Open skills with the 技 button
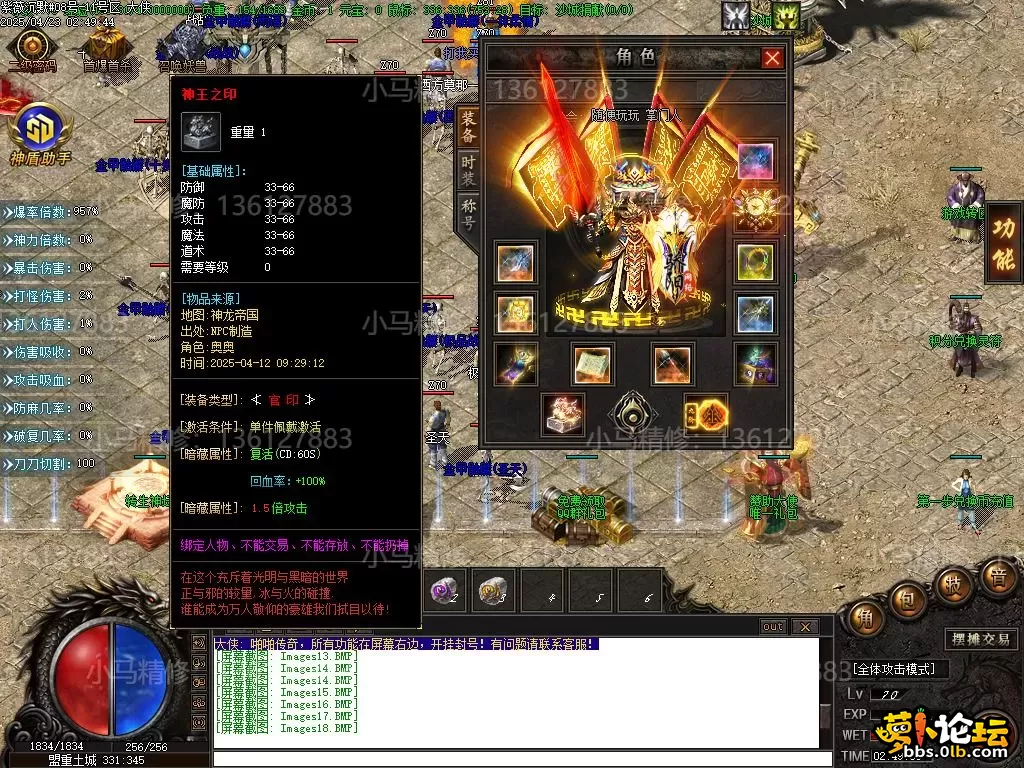The width and height of the screenshot is (1024, 768). 955,585
